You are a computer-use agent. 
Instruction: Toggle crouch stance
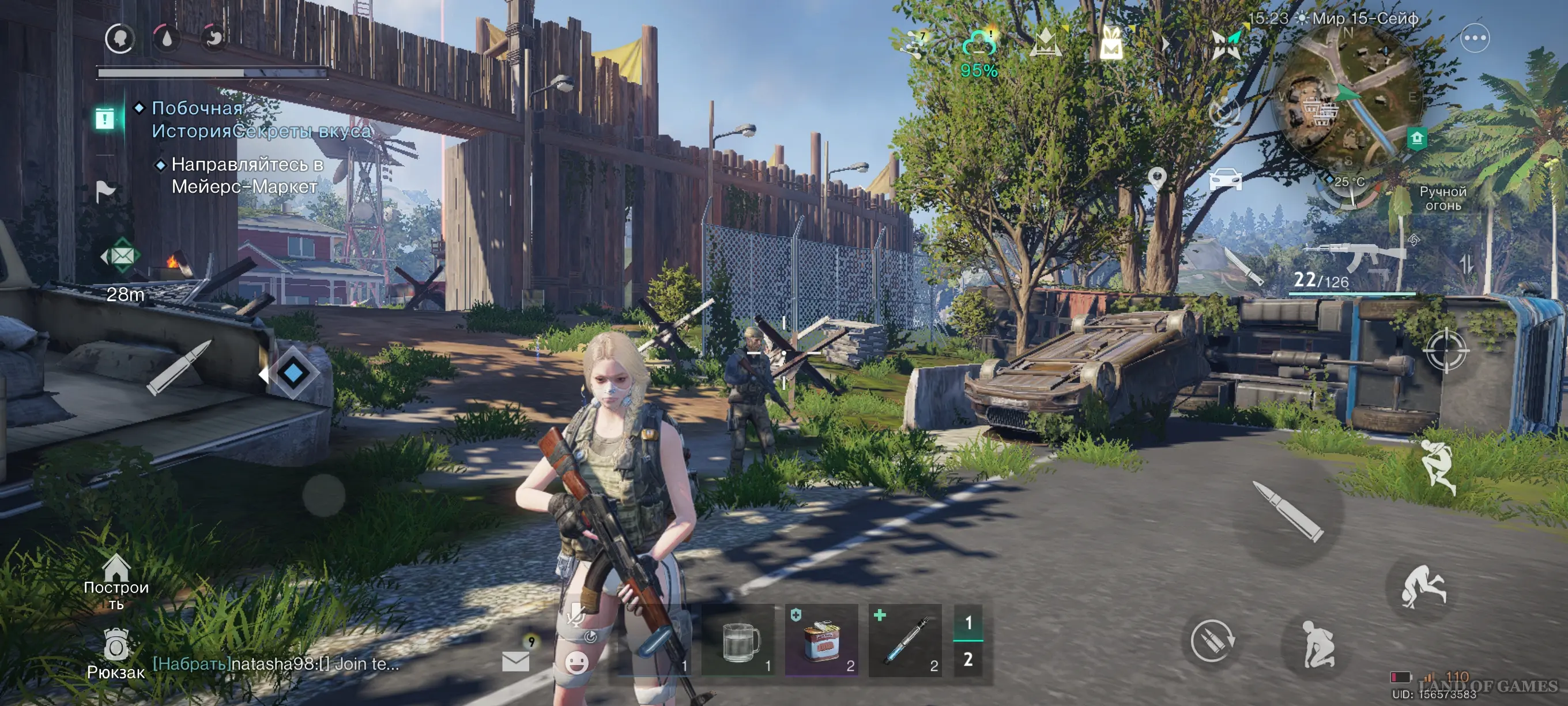click(x=1317, y=644)
